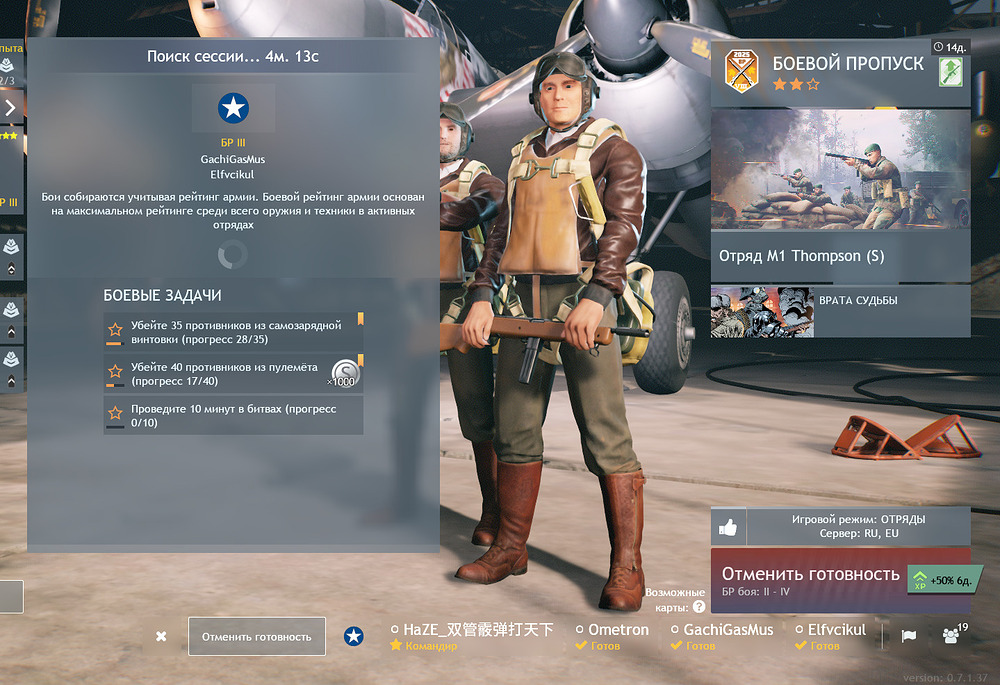This screenshot has width=1000, height=685.
Task: Open game mode selector Игровой режим: ОТРЯДЫ
Action: tap(858, 526)
